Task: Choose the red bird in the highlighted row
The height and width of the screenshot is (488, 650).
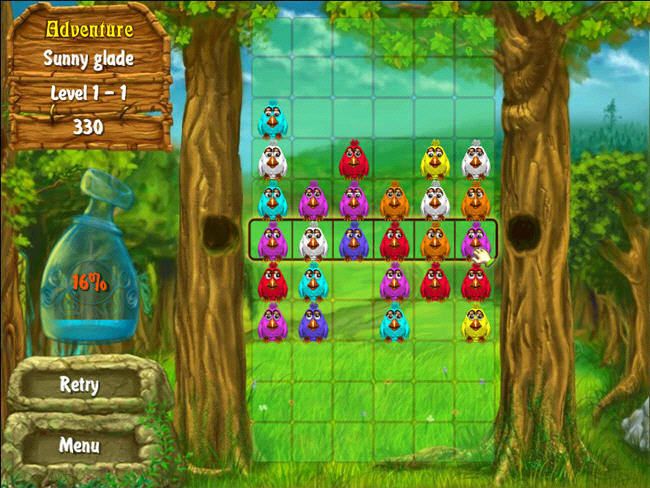Action: pyautogui.click(x=394, y=241)
